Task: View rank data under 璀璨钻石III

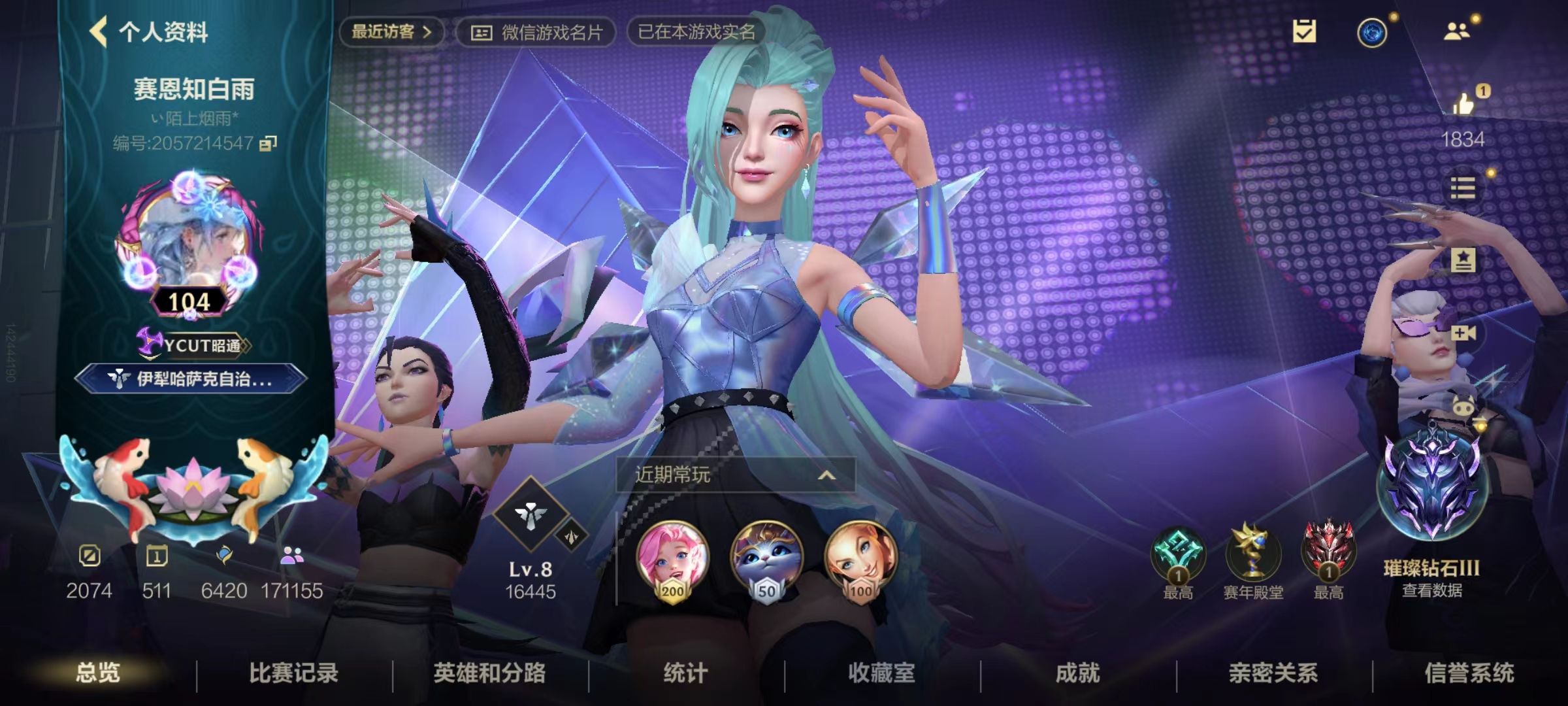Action: (x=1431, y=590)
